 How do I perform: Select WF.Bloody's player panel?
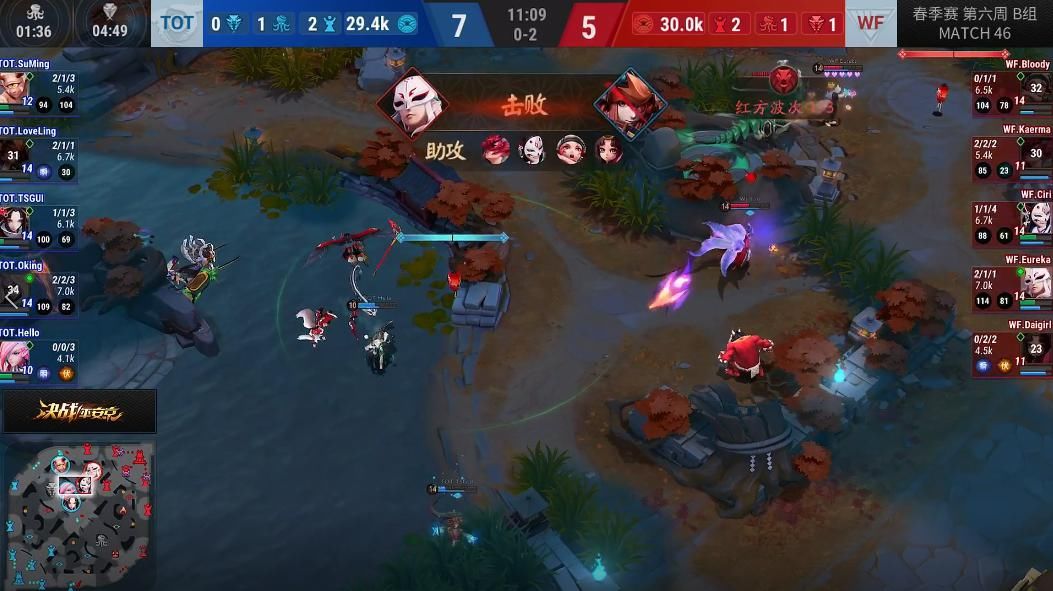click(1012, 86)
